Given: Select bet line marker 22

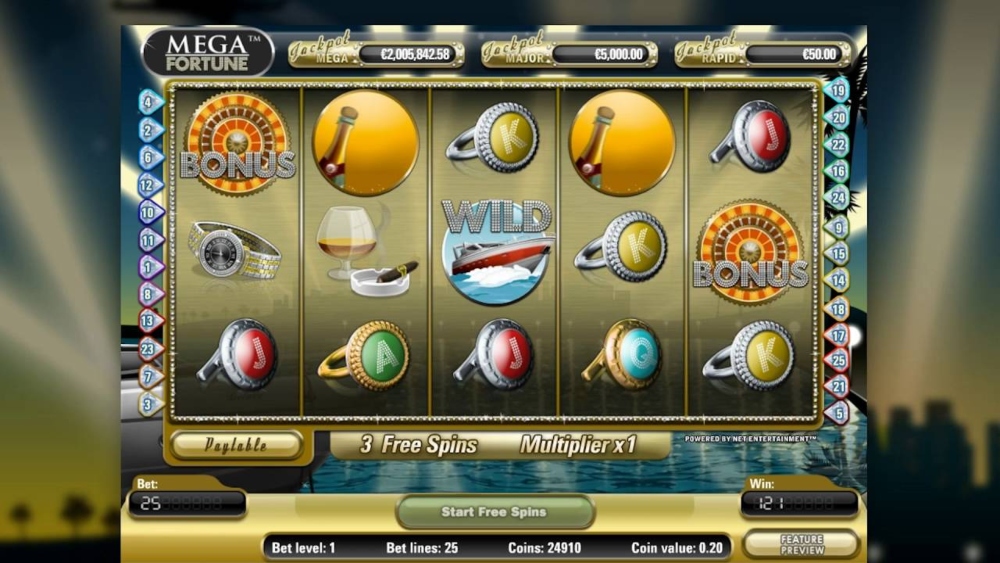Looking at the screenshot, I should click(838, 145).
